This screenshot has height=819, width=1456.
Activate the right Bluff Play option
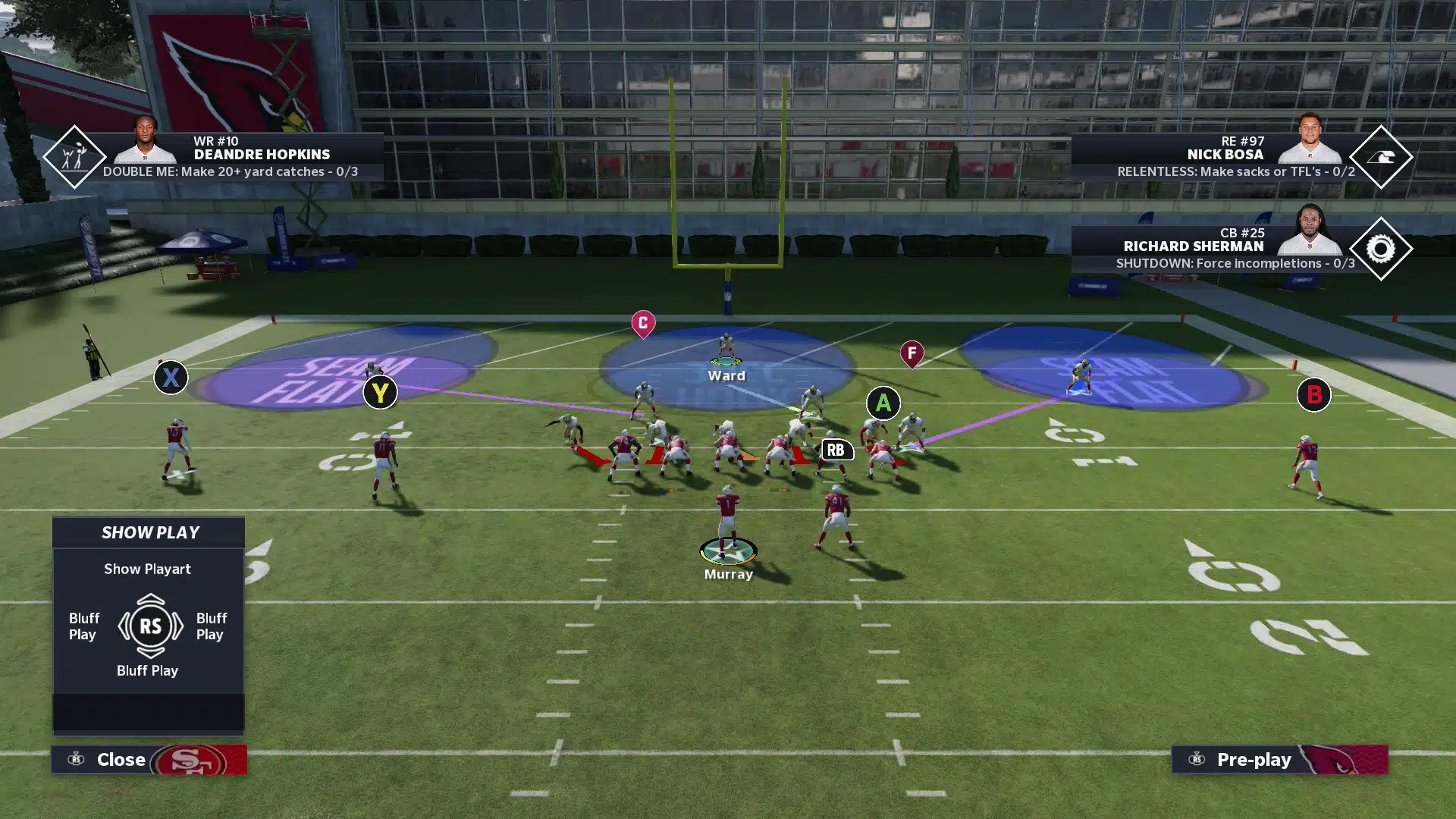tap(210, 626)
